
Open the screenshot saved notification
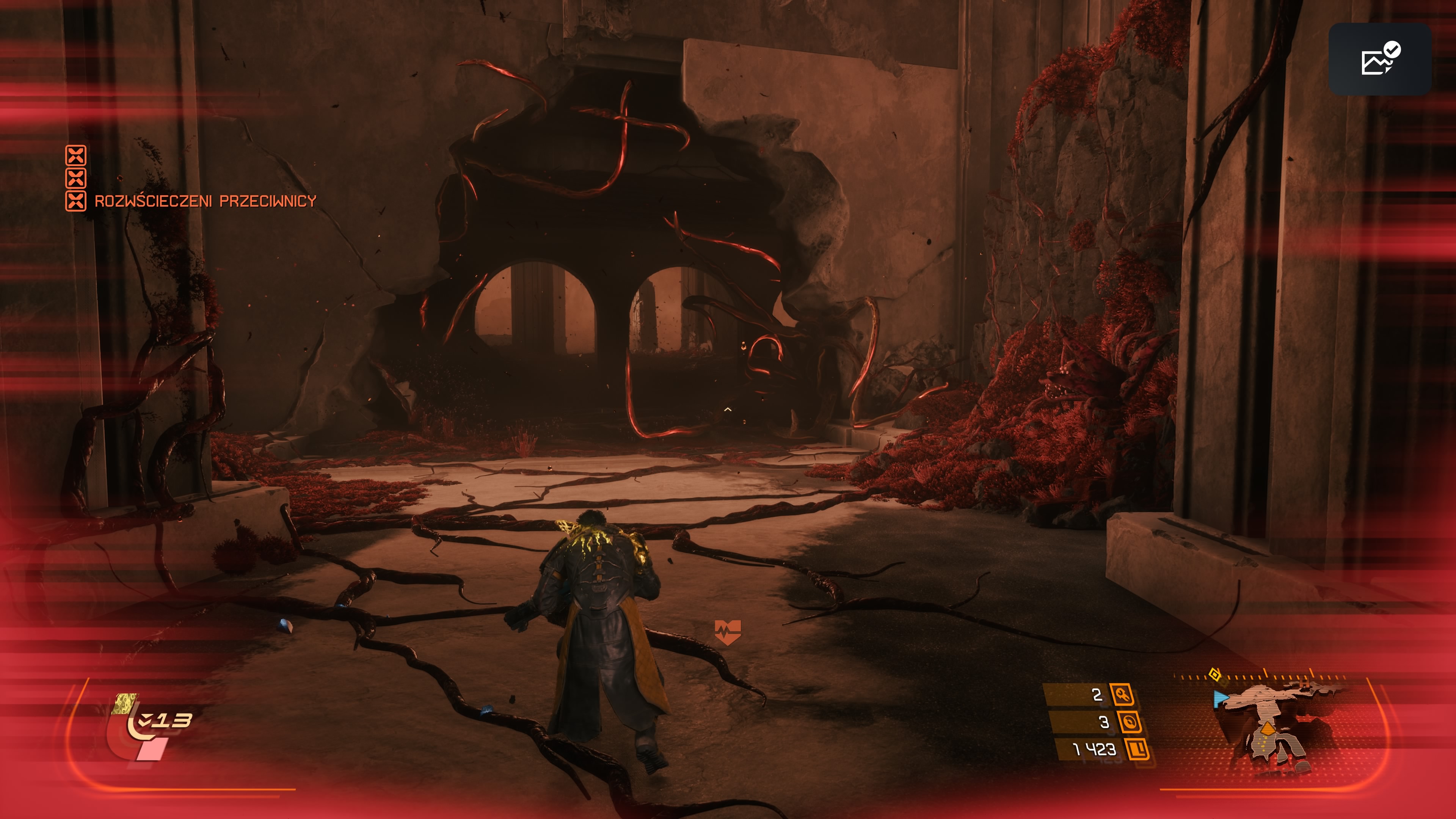point(1380,59)
